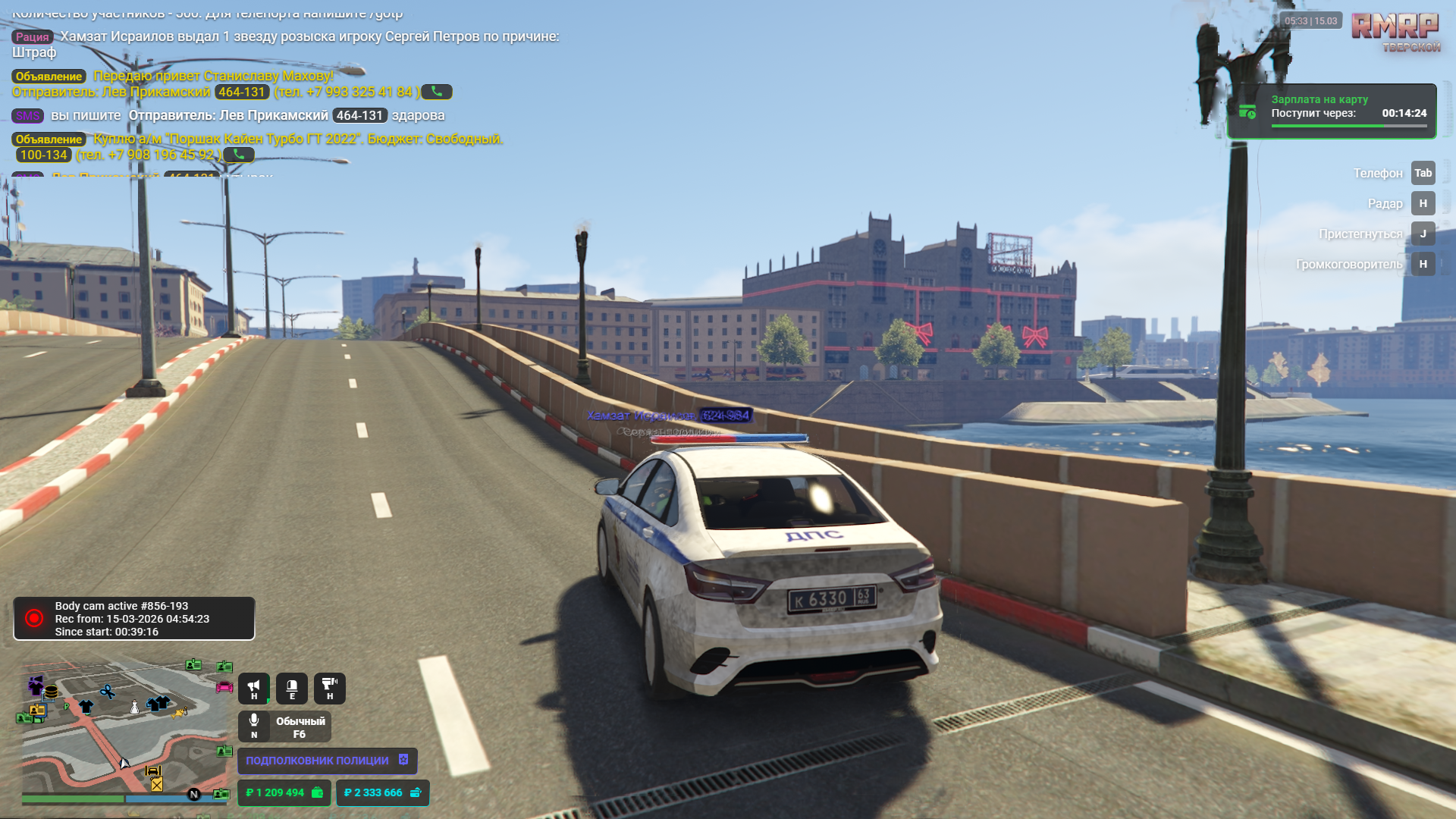Activate the speed radar gun icon
Screen dimensions: 1456x819
(x=329, y=688)
